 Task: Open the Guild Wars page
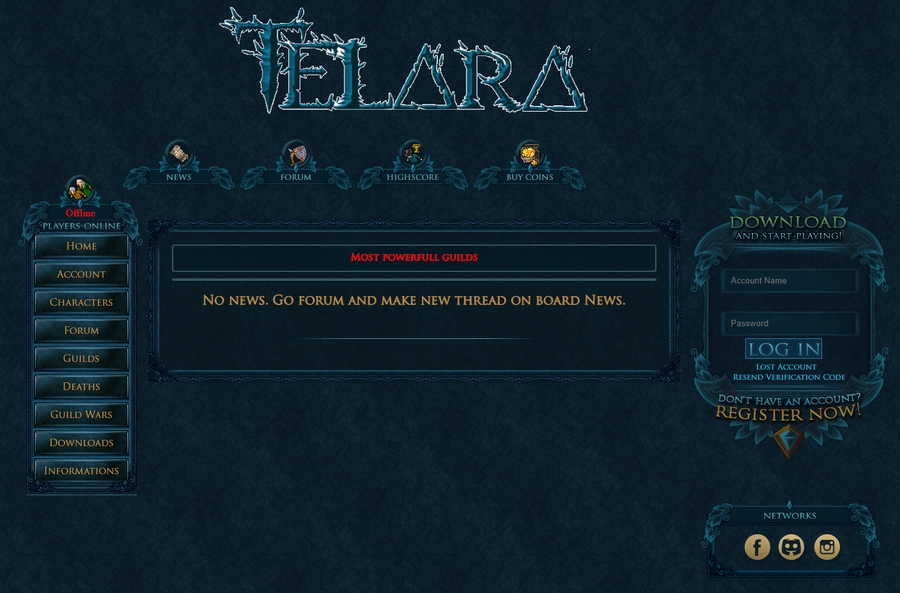click(x=81, y=414)
